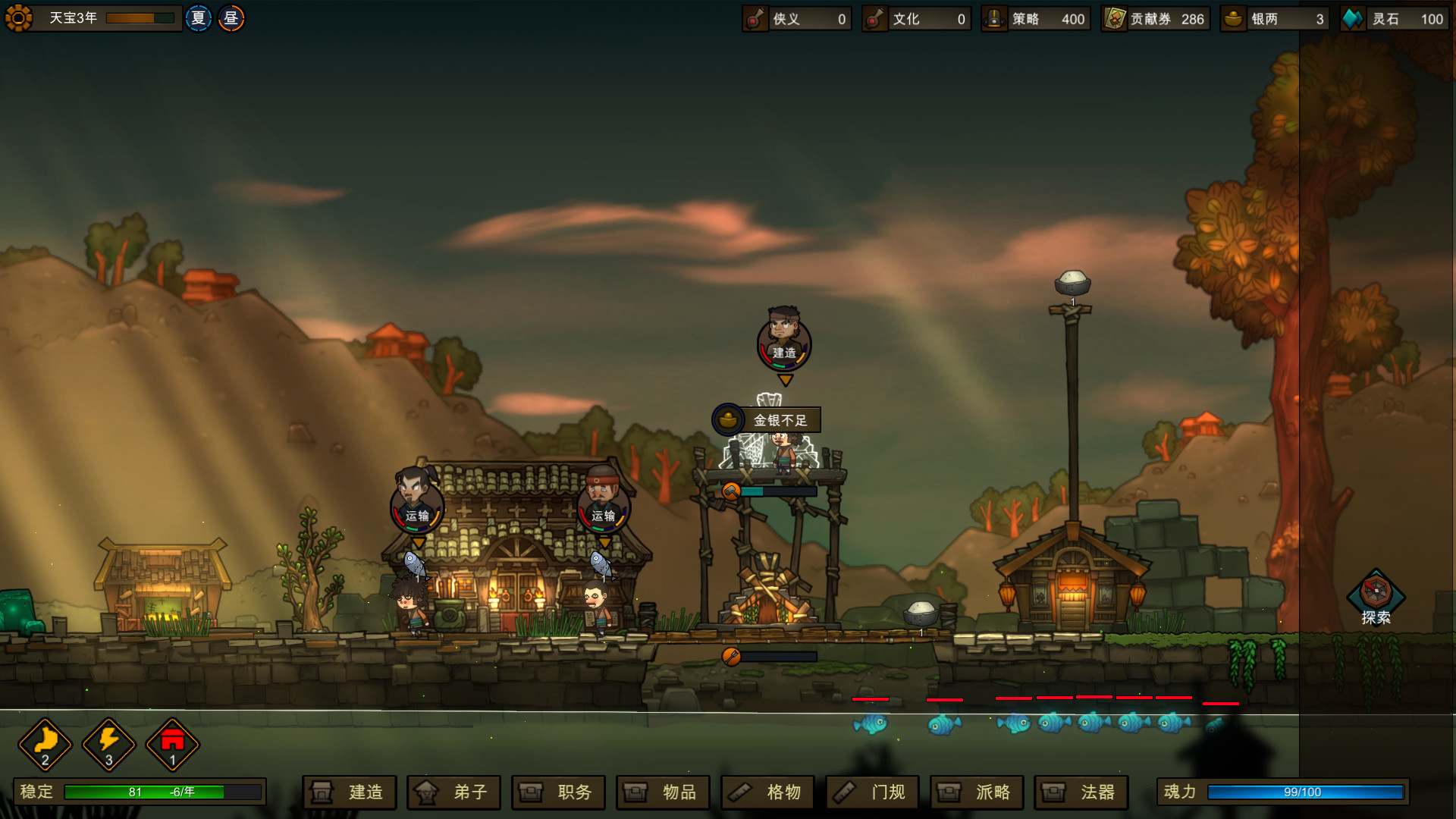Click the 灵石 spirit stone resource

1395,19
